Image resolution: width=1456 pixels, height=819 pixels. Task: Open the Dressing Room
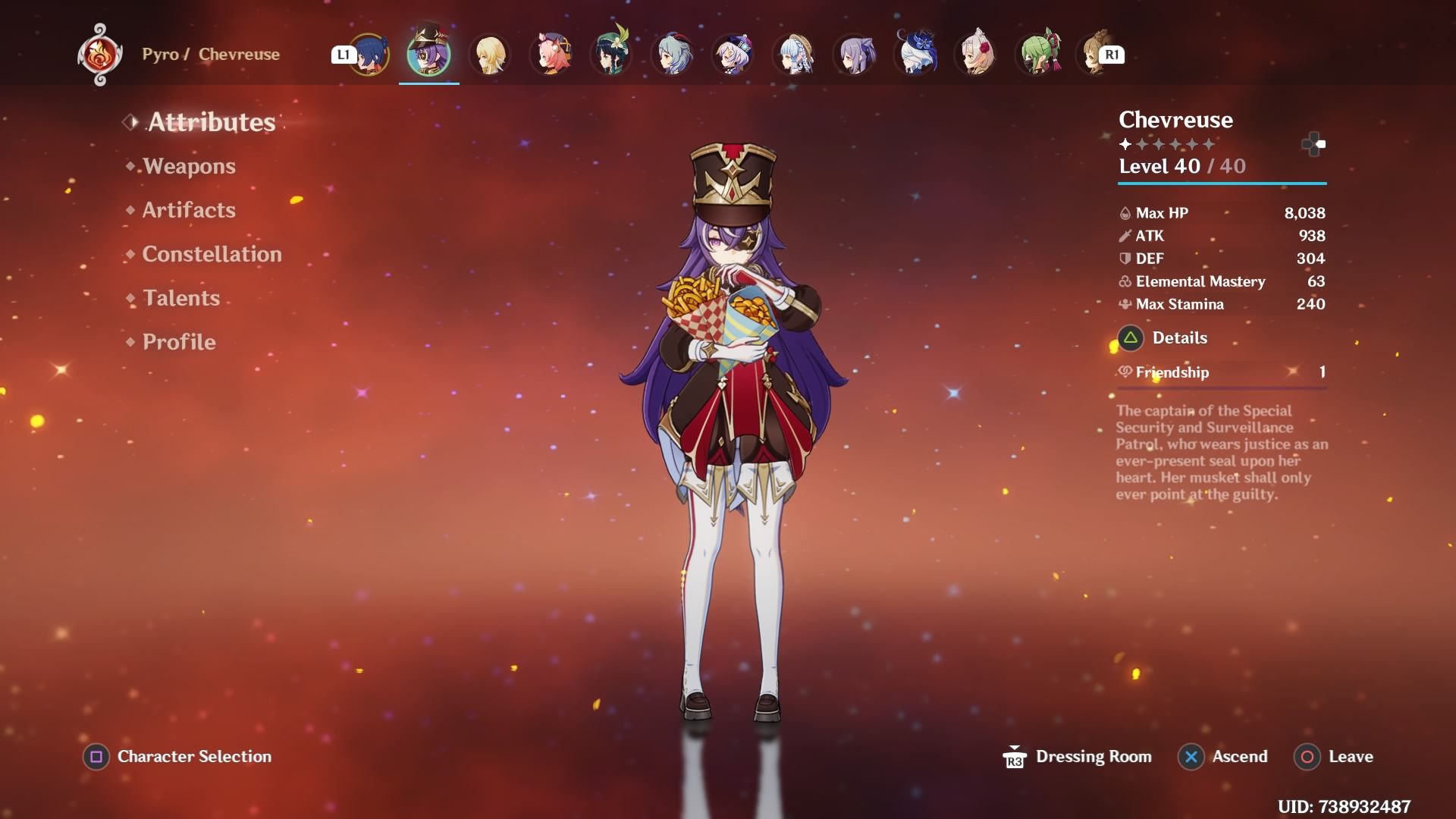tap(1092, 756)
